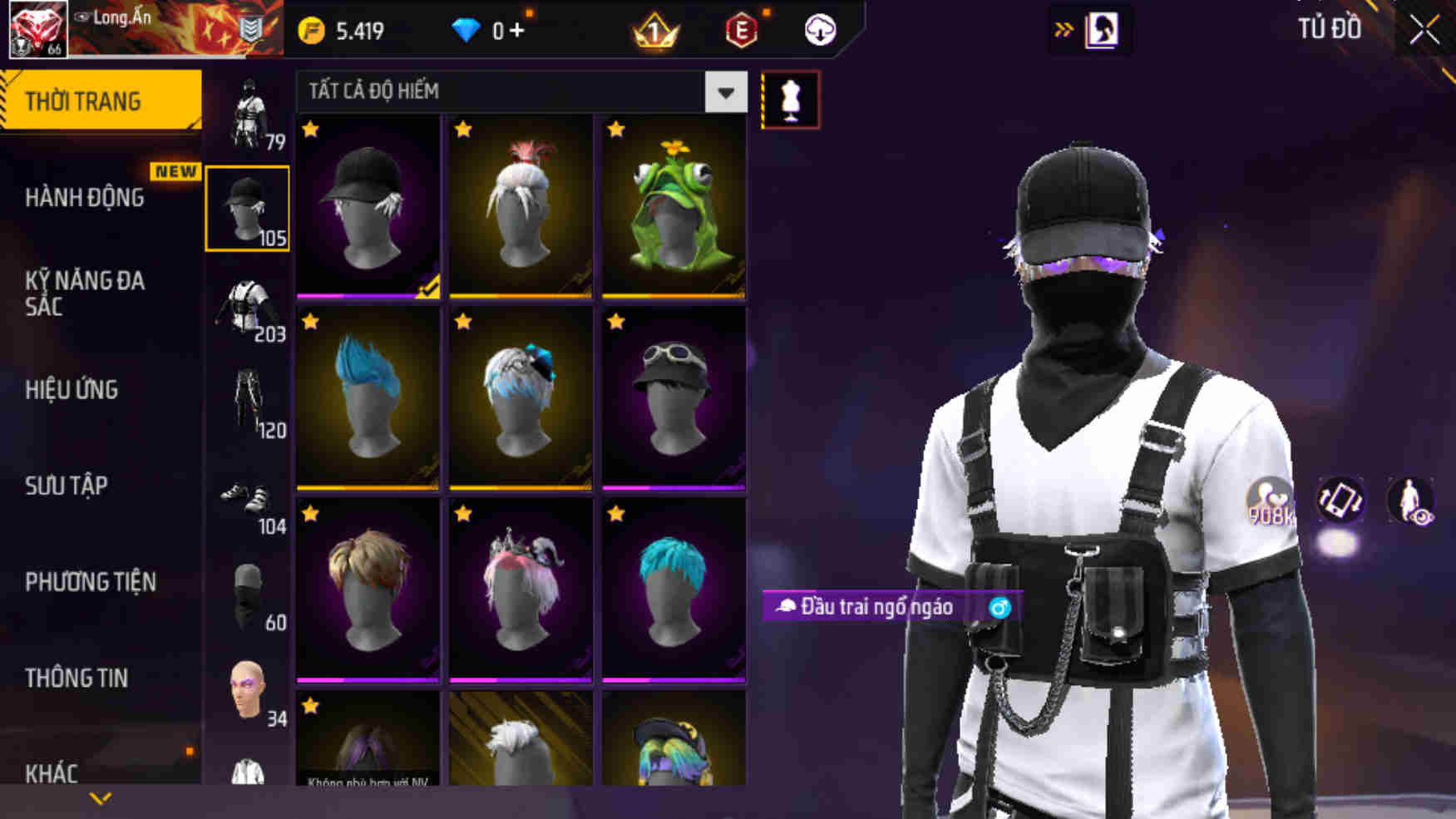Click the crown rank icon showing 1
The image size is (1456, 819).
click(x=656, y=27)
